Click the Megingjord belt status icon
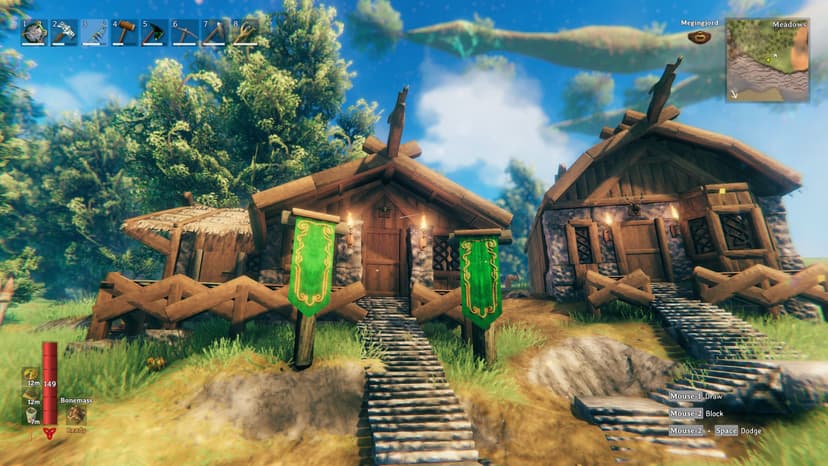 pos(700,38)
